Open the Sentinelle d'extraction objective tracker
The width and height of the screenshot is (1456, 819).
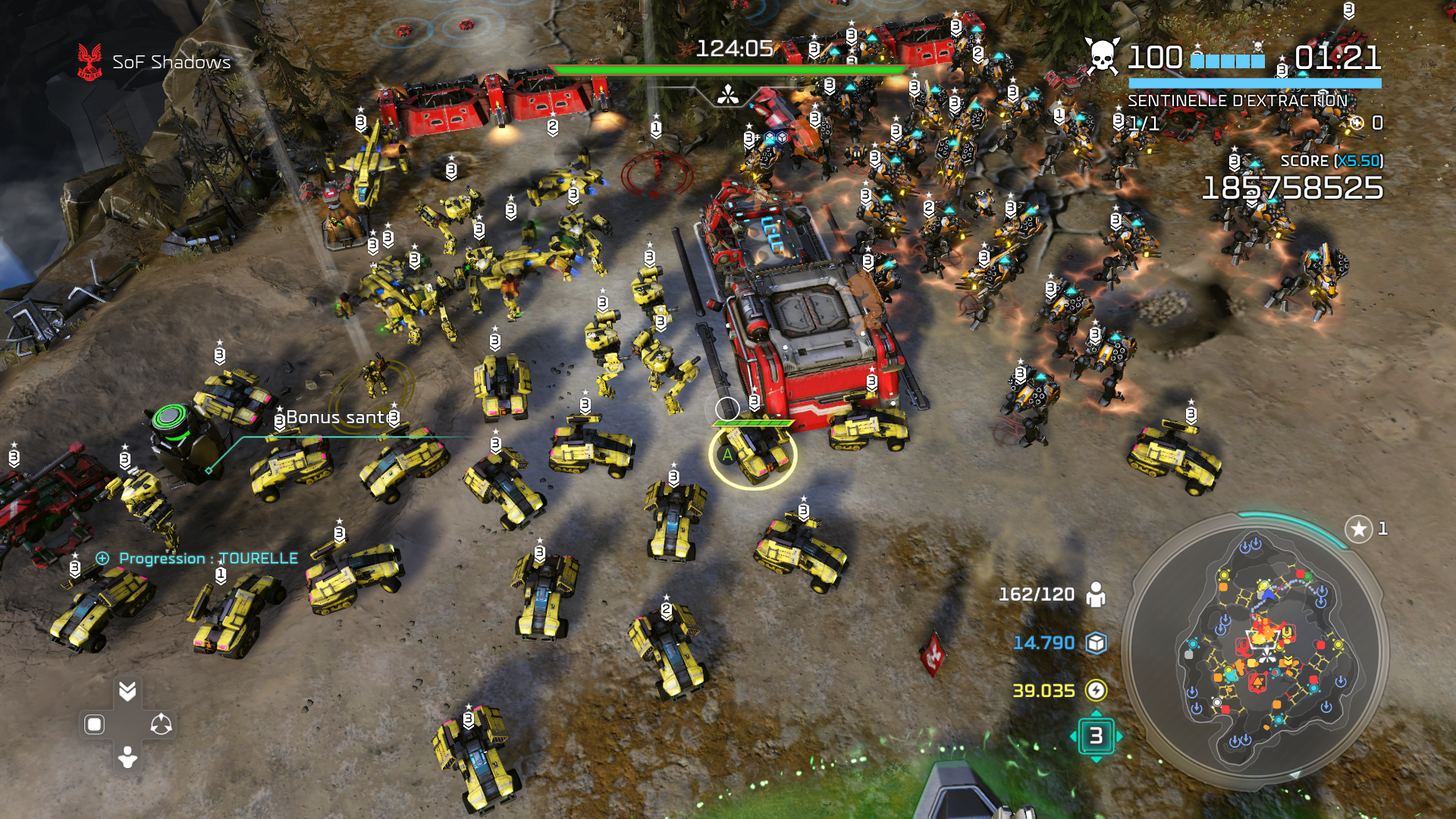1237,101
